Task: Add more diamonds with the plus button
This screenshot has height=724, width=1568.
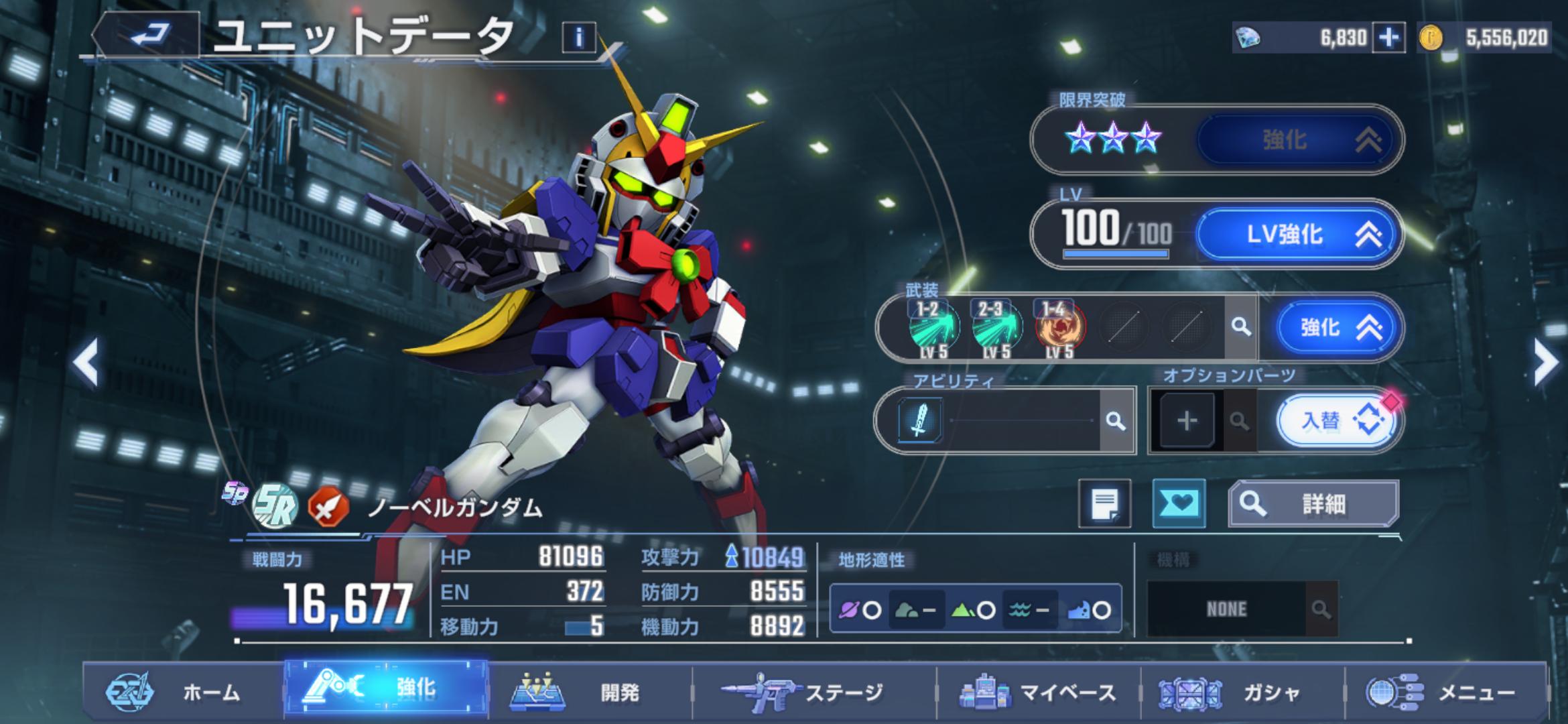Action: click(1388, 38)
